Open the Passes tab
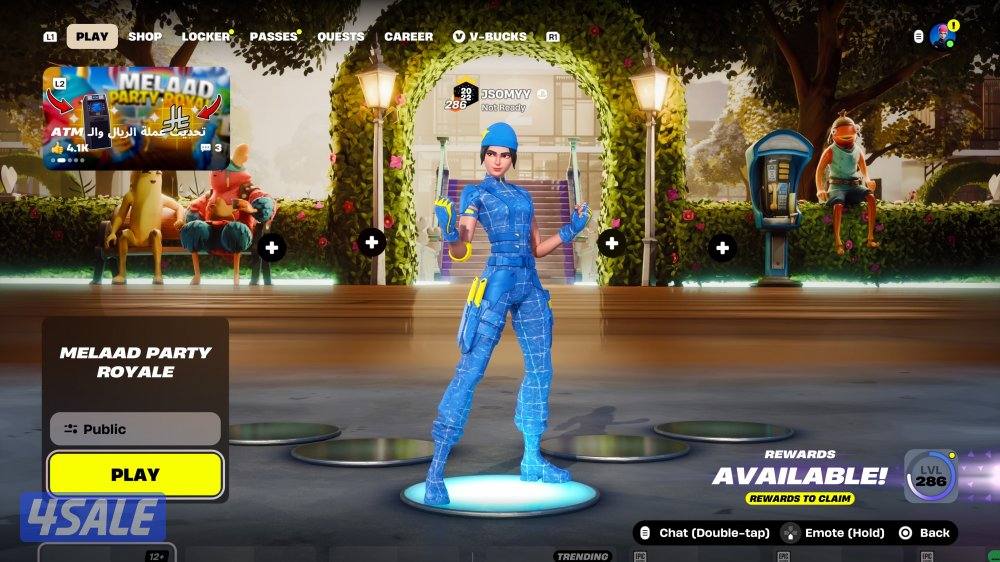Screen dimensions: 1000x562 tap(273, 37)
